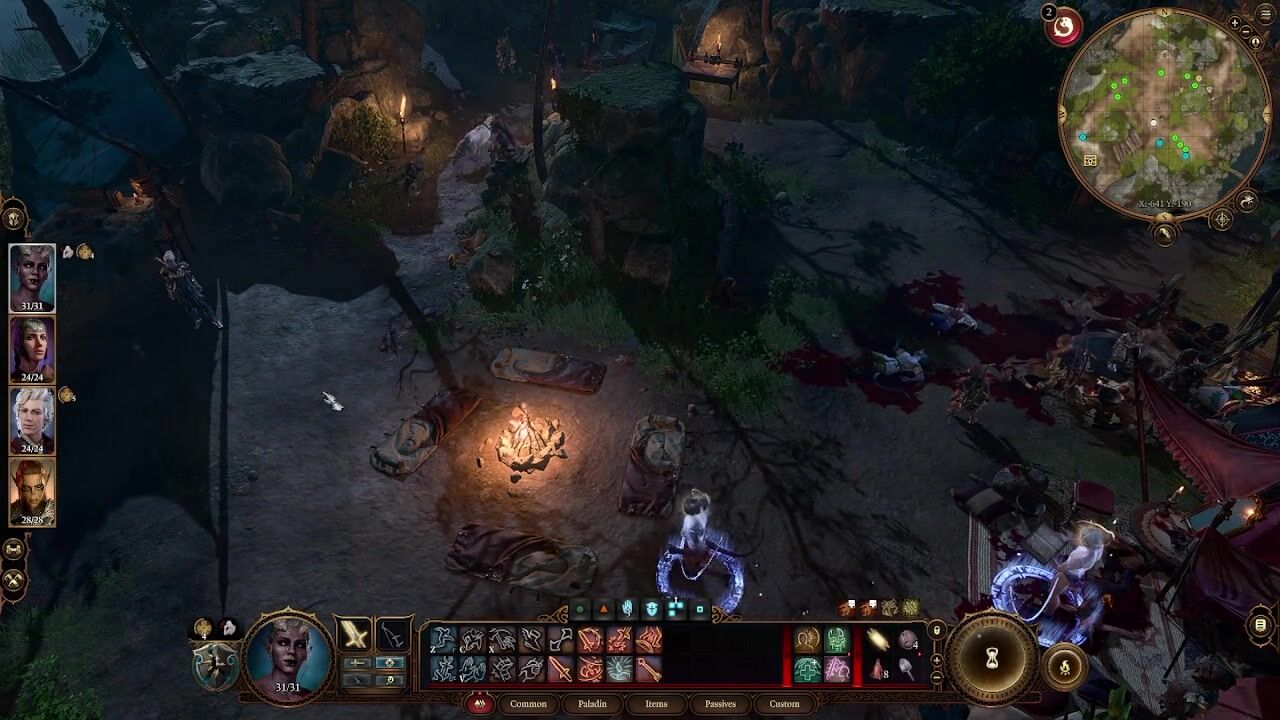Select the white-haired companion portrait

tap(32, 420)
